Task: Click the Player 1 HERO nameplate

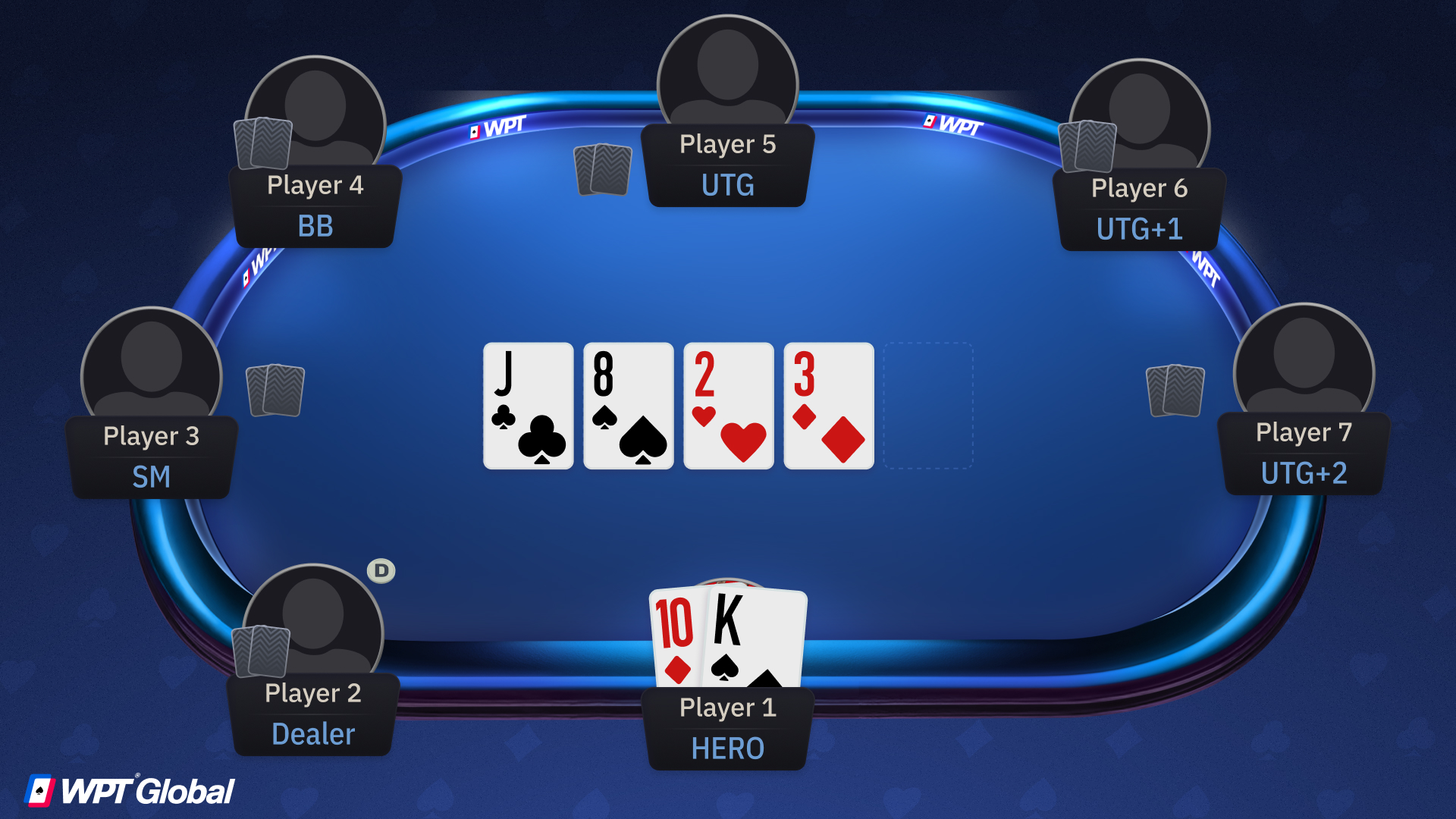Action: click(x=726, y=726)
